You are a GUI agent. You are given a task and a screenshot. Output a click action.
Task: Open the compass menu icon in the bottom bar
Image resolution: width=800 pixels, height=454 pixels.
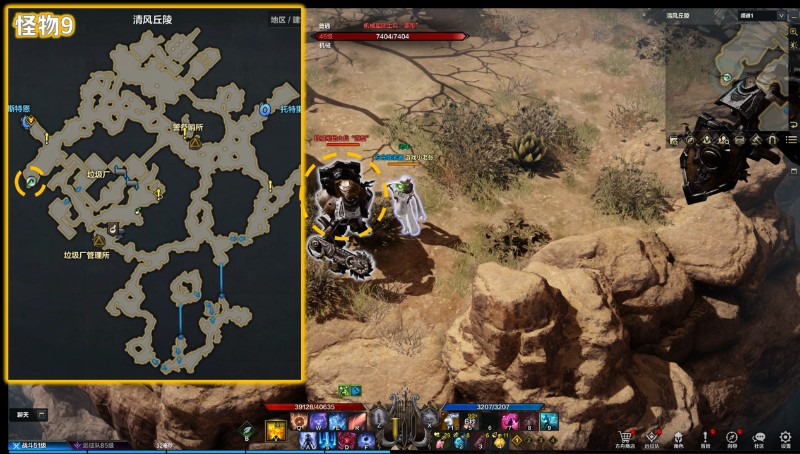[x=733, y=436]
